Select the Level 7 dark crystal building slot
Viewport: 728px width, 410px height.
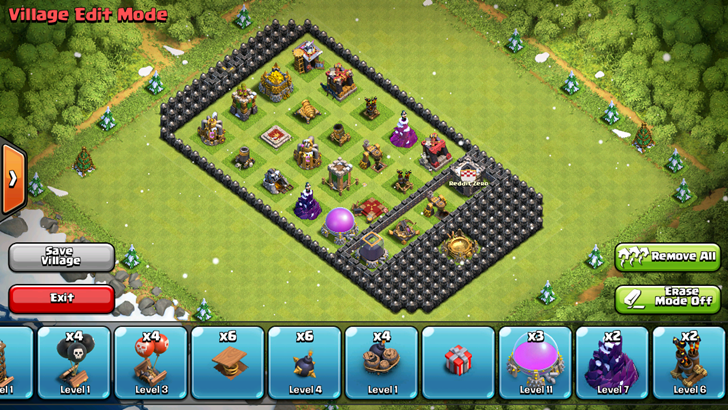pyautogui.click(x=612, y=363)
